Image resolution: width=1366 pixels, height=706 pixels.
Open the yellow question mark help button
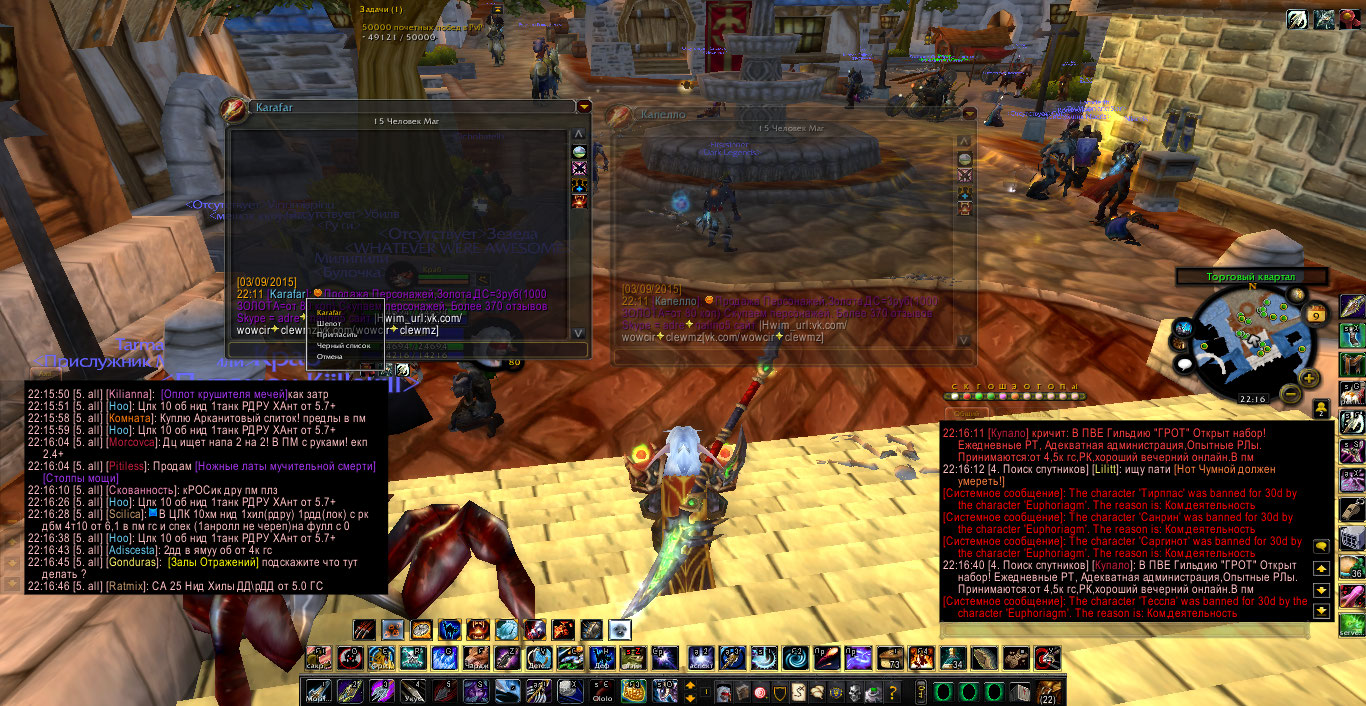[893, 692]
